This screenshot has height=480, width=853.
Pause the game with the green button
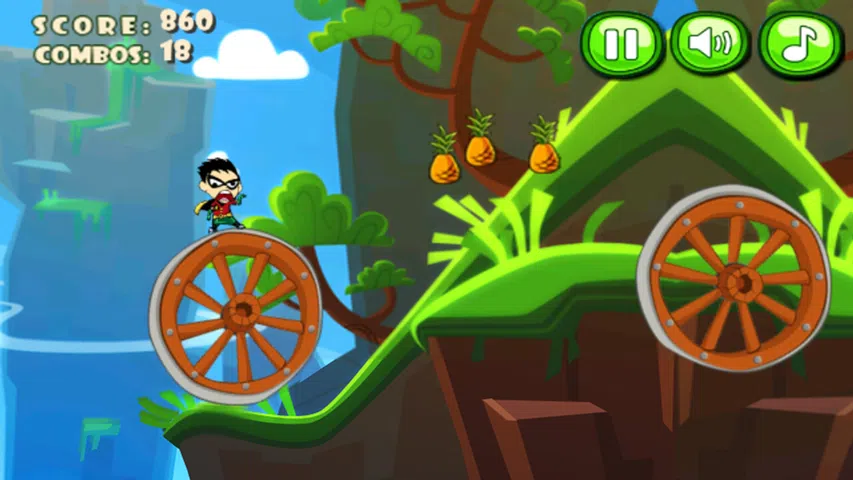coord(622,44)
